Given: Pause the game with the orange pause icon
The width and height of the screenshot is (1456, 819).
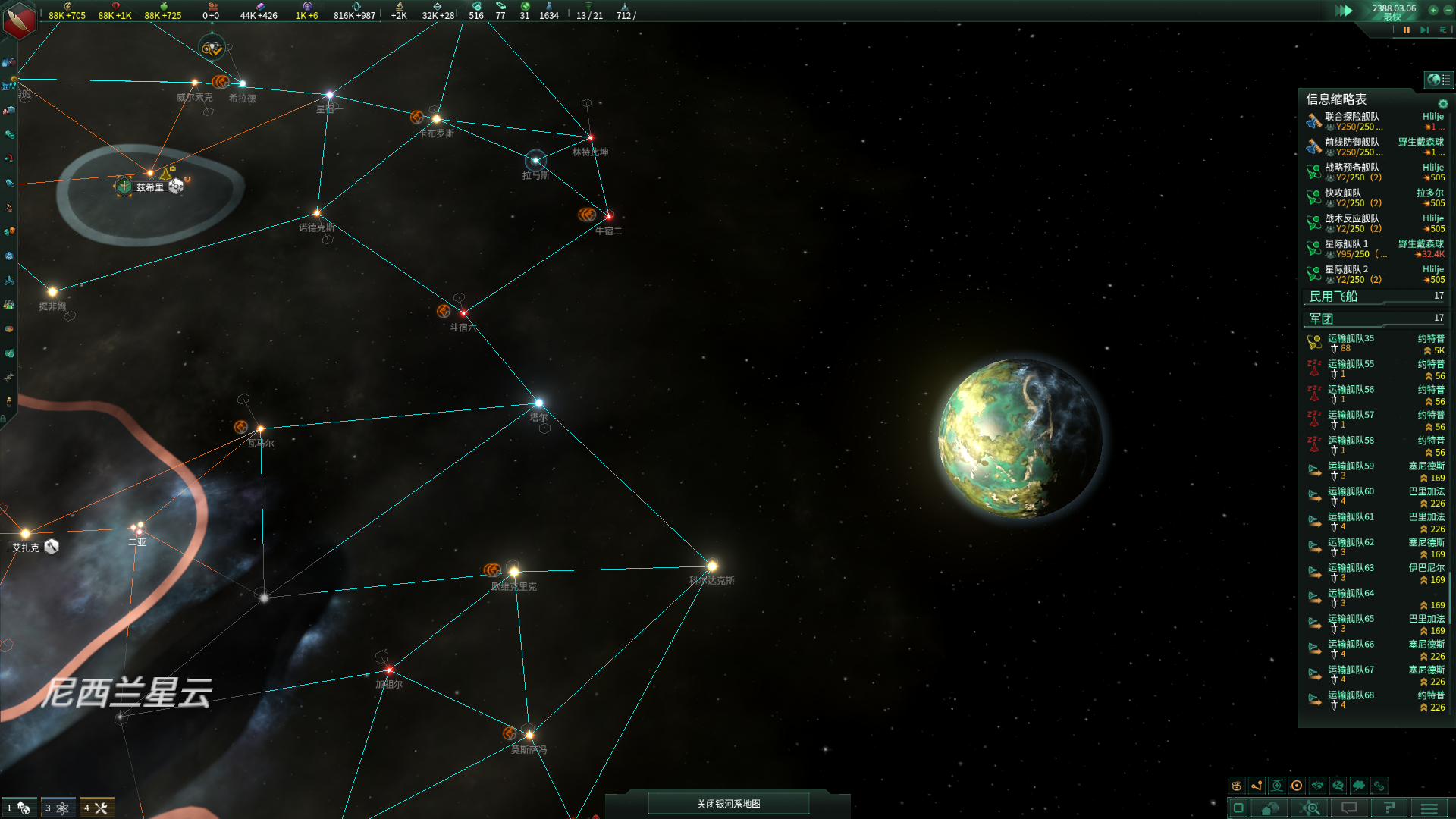Looking at the screenshot, I should tap(1407, 30).
